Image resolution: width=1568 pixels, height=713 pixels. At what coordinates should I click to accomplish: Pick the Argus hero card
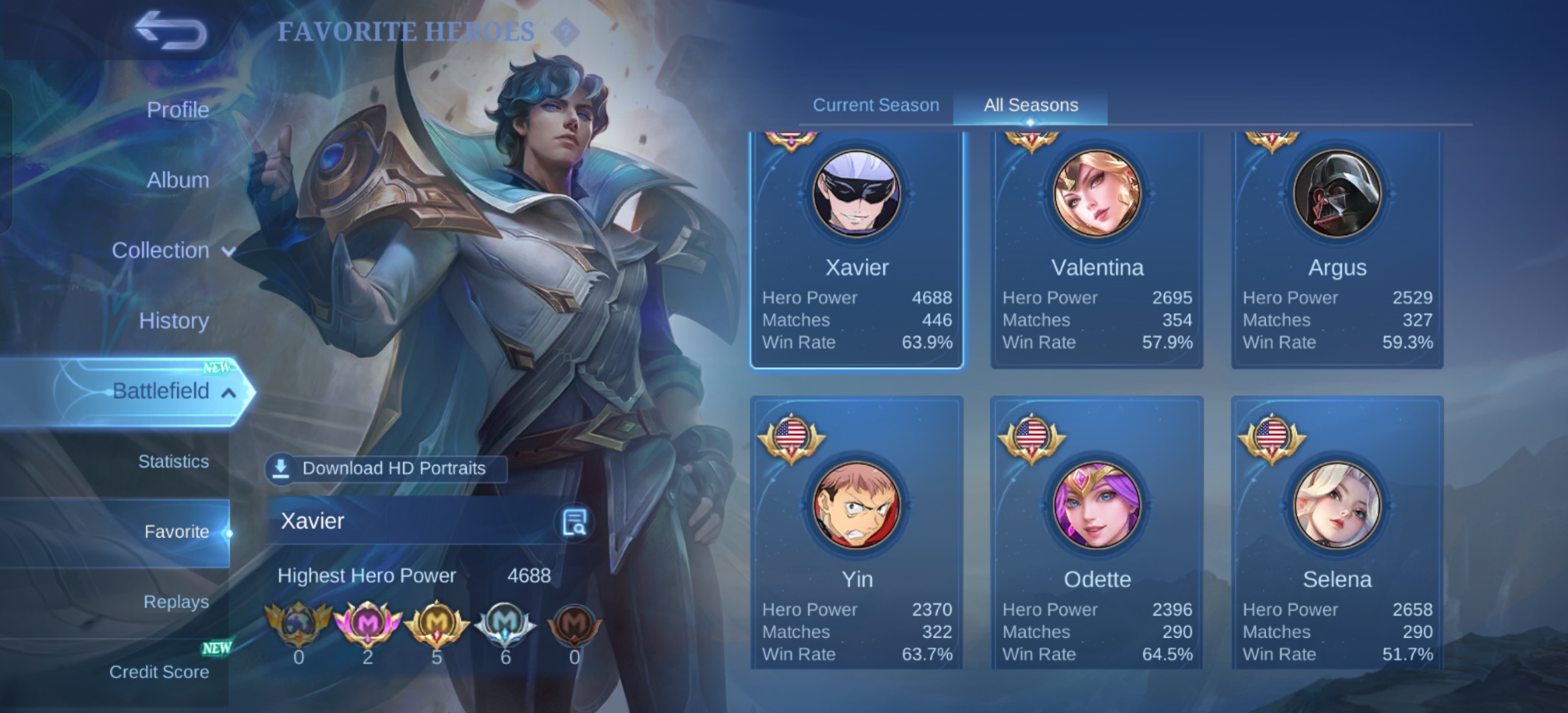[1337, 251]
